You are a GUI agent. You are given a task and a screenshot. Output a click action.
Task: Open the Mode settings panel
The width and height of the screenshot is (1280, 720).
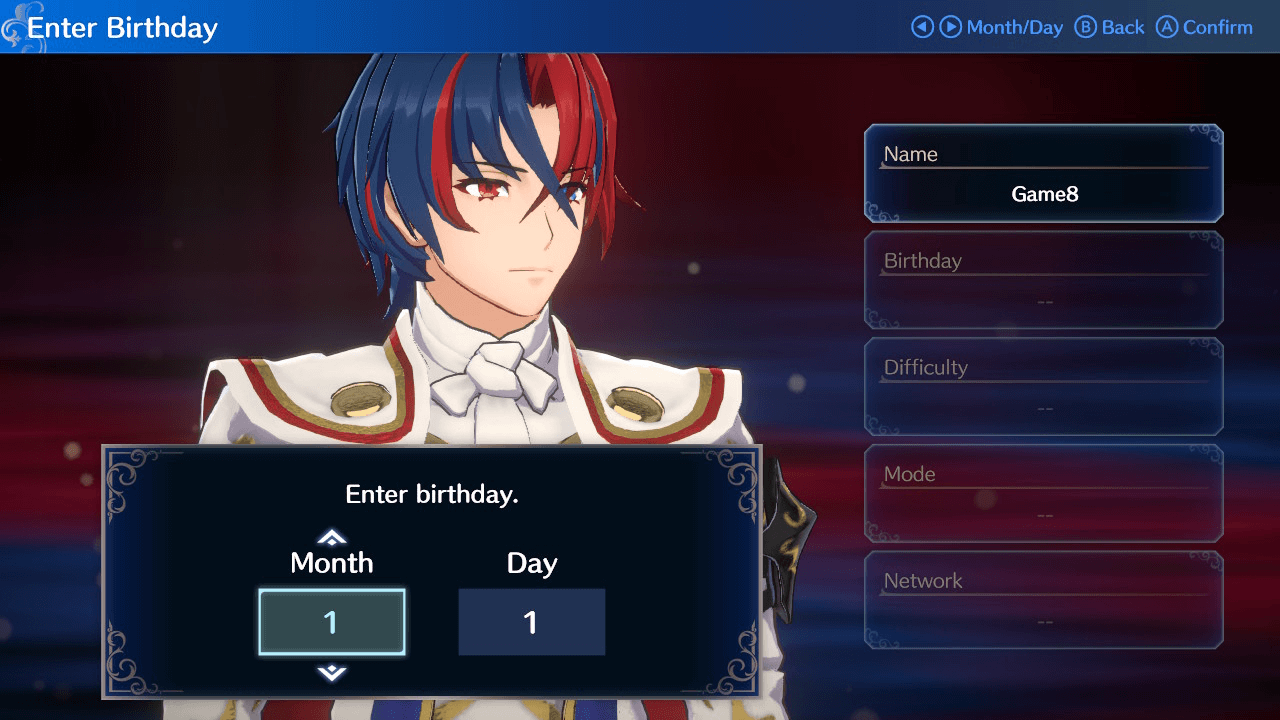tap(1043, 493)
